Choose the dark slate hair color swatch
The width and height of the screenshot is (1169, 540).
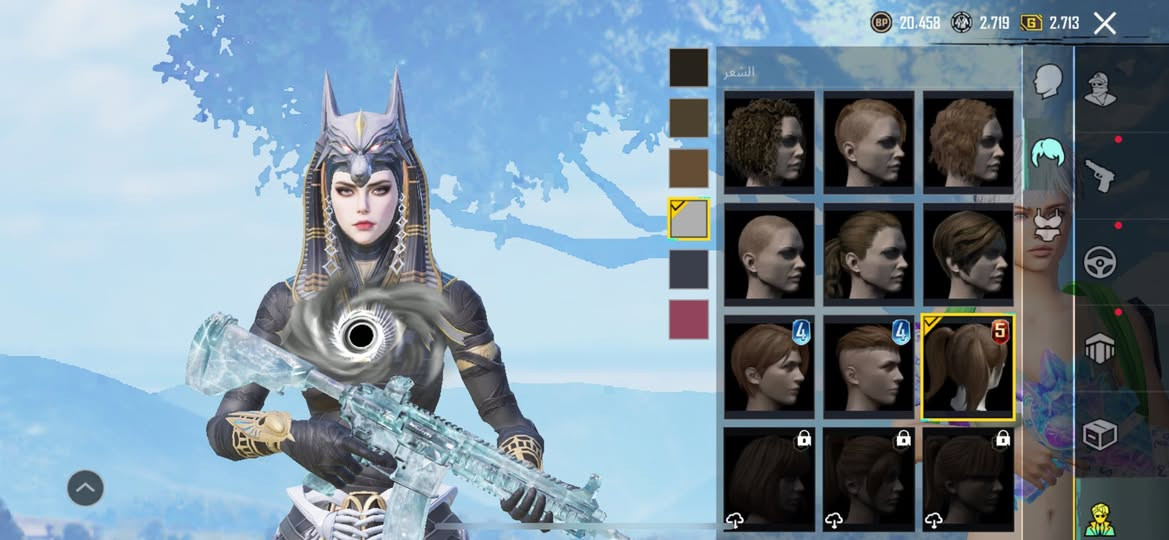[x=688, y=269]
